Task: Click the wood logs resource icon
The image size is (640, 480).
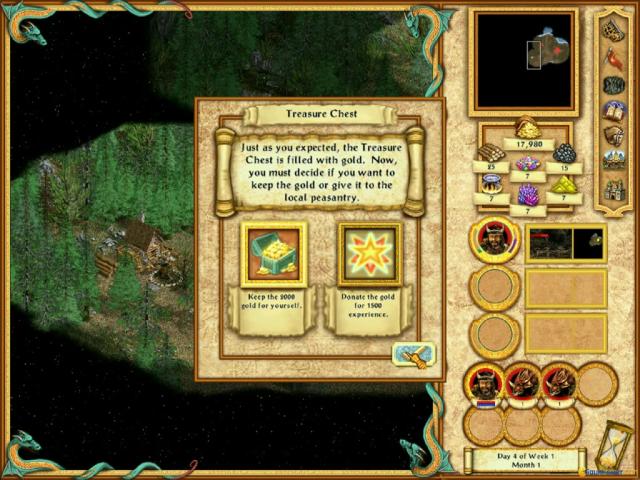Action: click(492, 153)
